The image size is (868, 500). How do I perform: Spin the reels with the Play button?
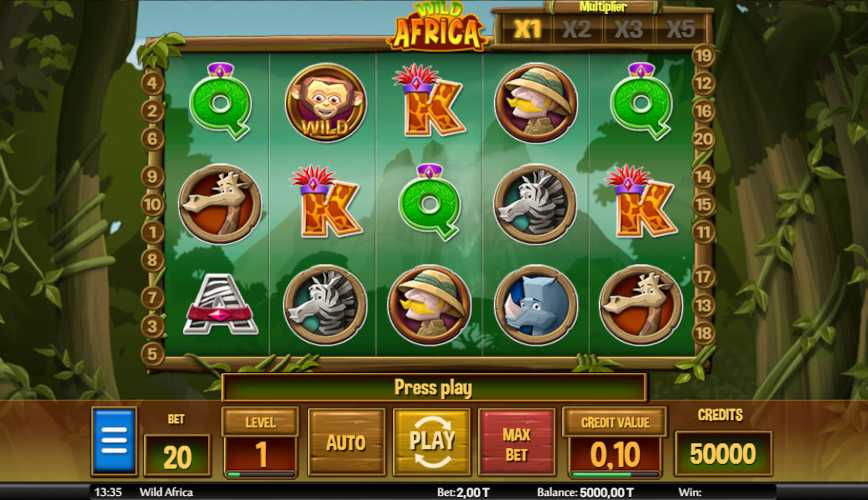(x=432, y=441)
